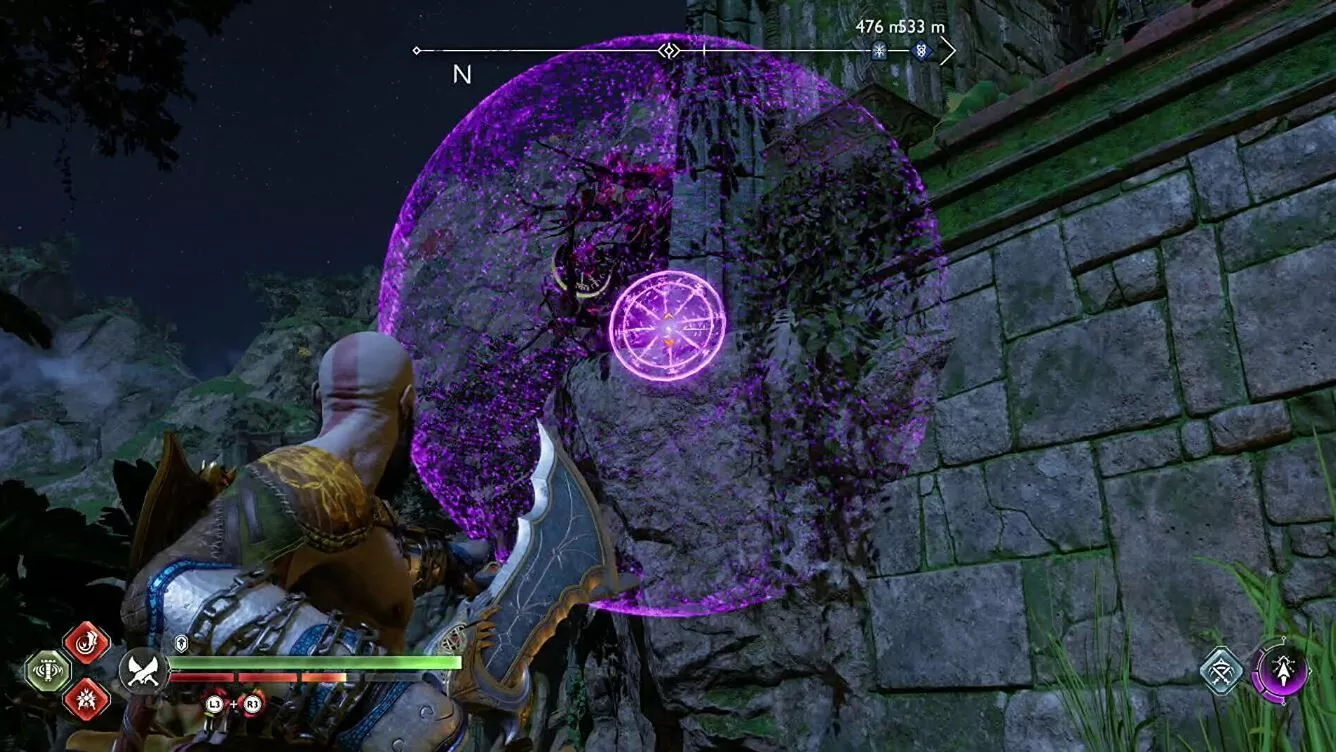Click the white chevron at compass right edge
The image size is (1336, 752).
(x=948, y=50)
